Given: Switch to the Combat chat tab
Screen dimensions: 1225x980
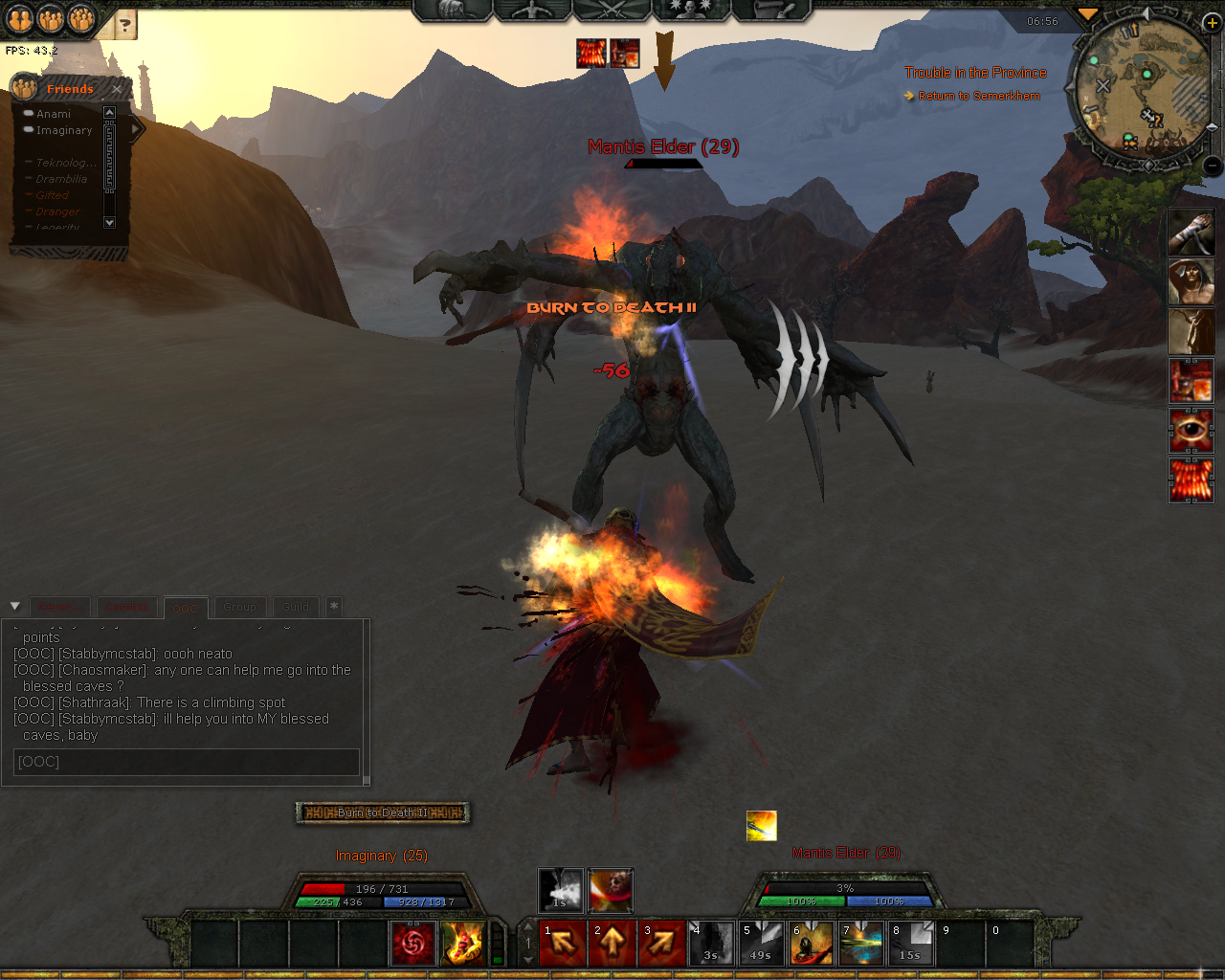Looking at the screenshot, I should tap(127, 607).
